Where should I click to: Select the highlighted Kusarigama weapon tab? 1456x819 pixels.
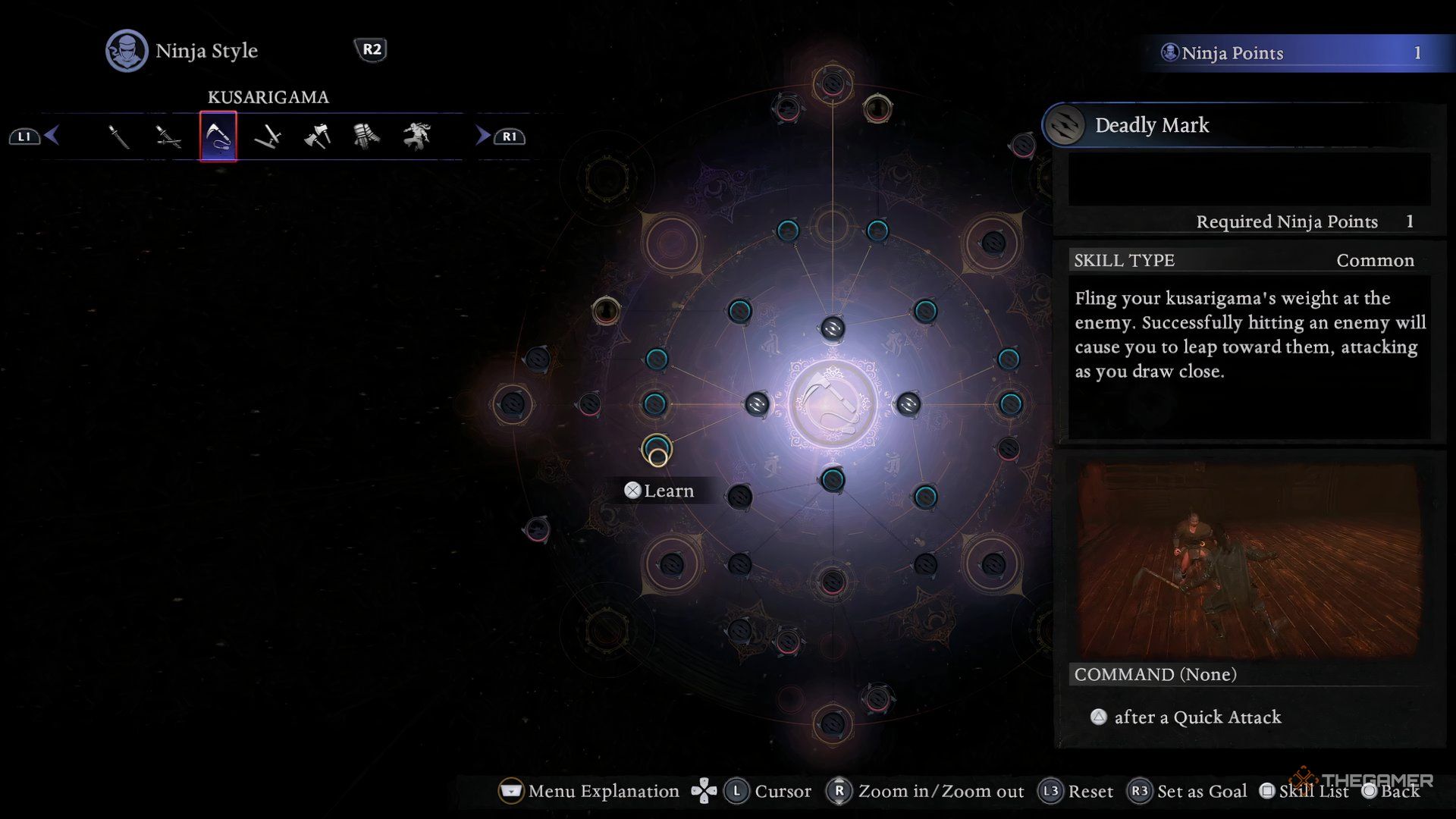(218, 136)
